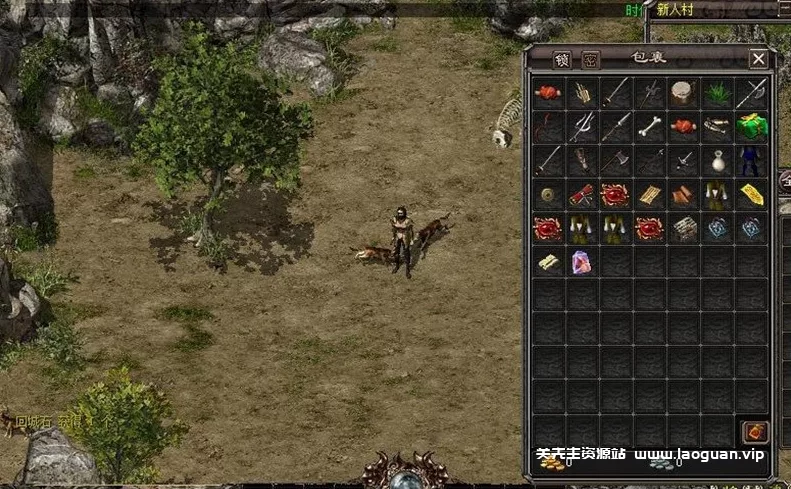The image size is (791, 489).
Task: Pick the blue armor robe item
Action: coord(751,161)
